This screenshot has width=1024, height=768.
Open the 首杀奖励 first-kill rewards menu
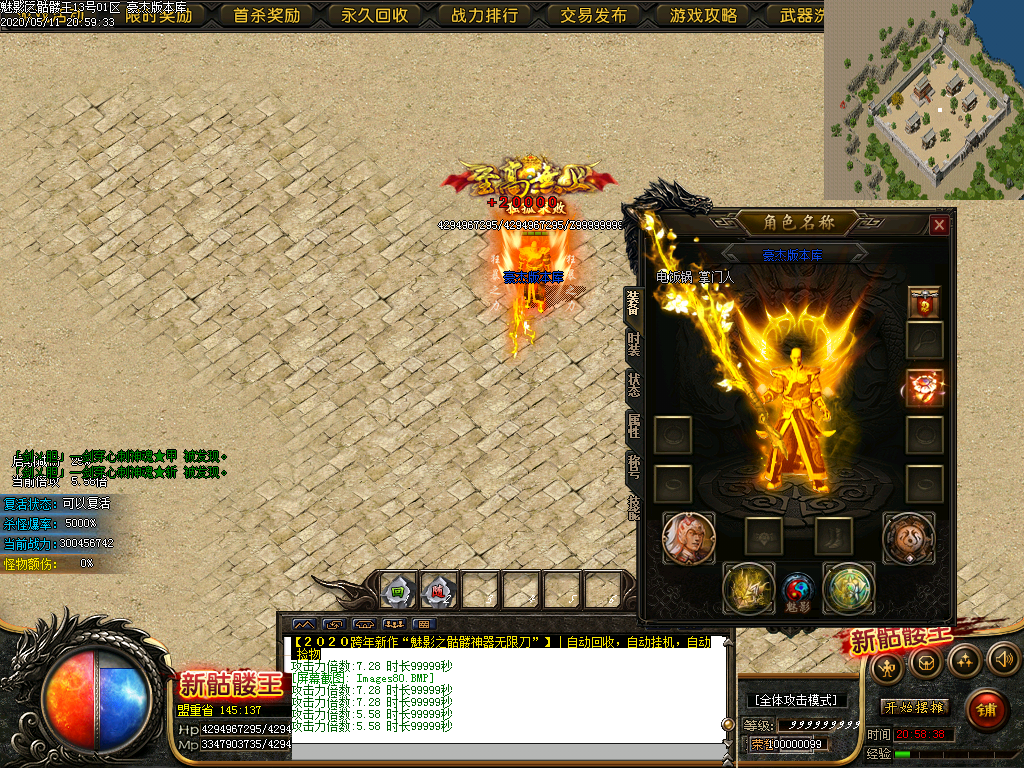click(x=266, y=15)
